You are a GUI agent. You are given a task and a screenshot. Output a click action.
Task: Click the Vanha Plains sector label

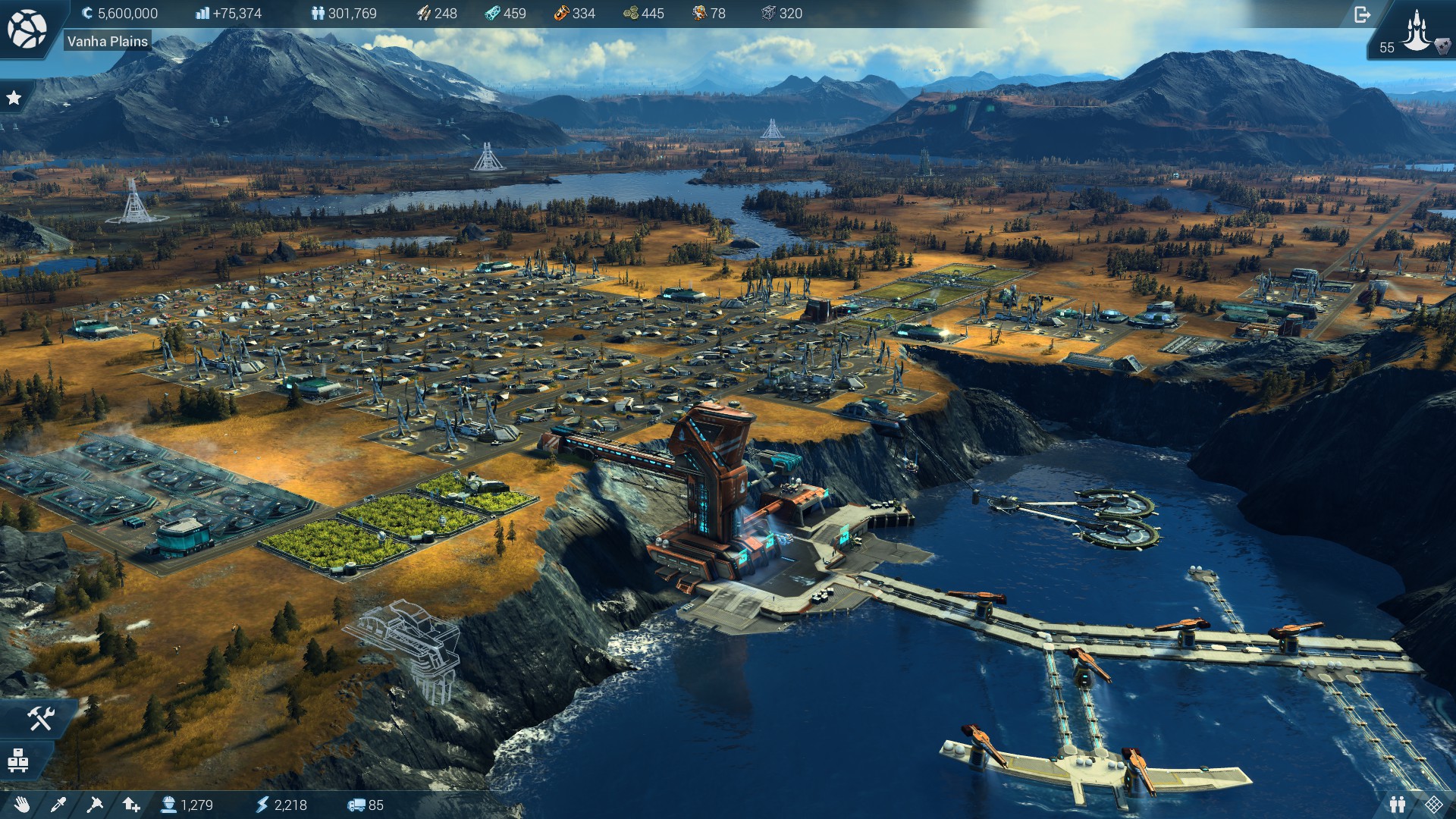[107, 42]
